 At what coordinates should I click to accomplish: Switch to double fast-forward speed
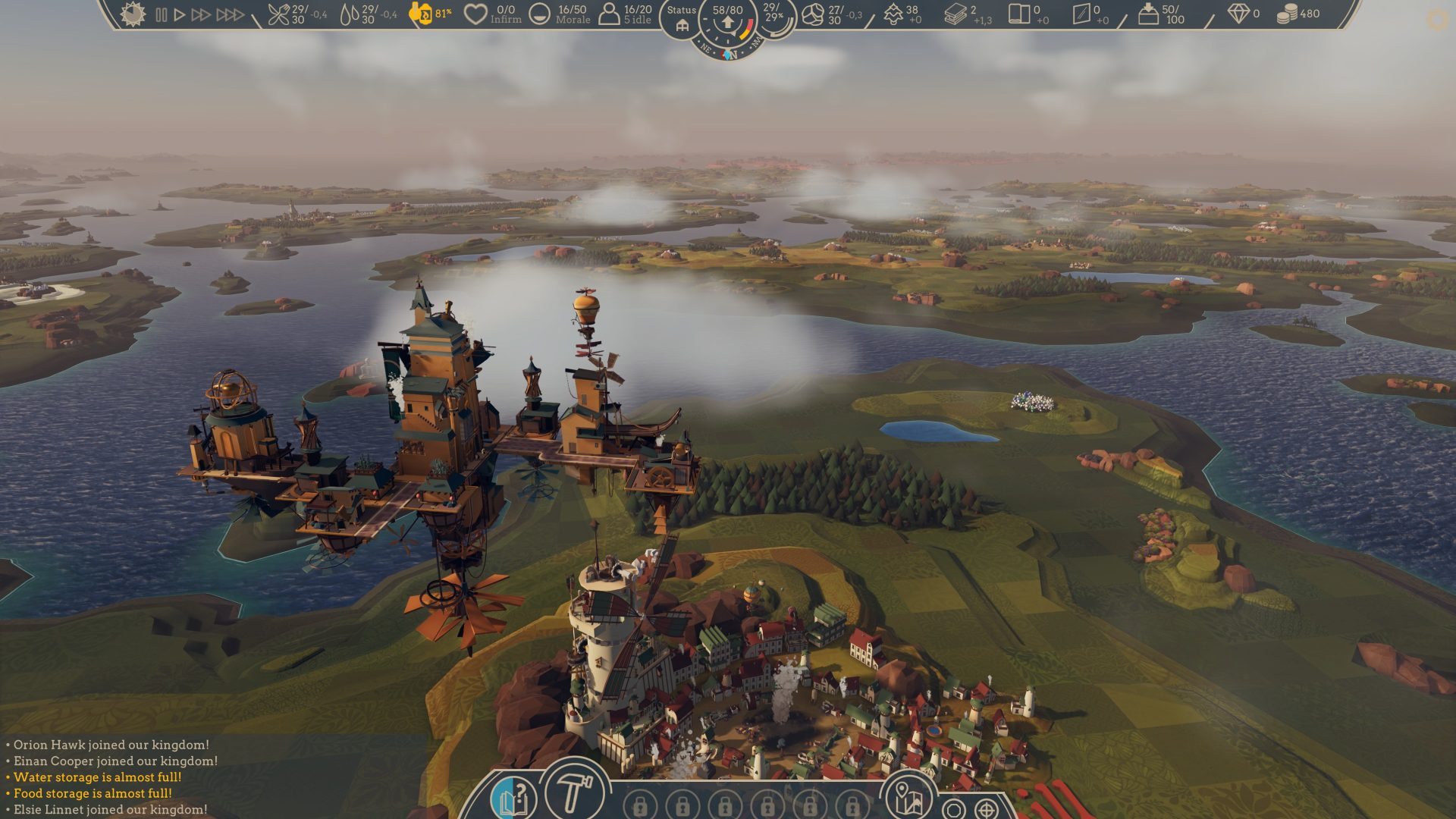pyautogui.click(x=201, y=14)
